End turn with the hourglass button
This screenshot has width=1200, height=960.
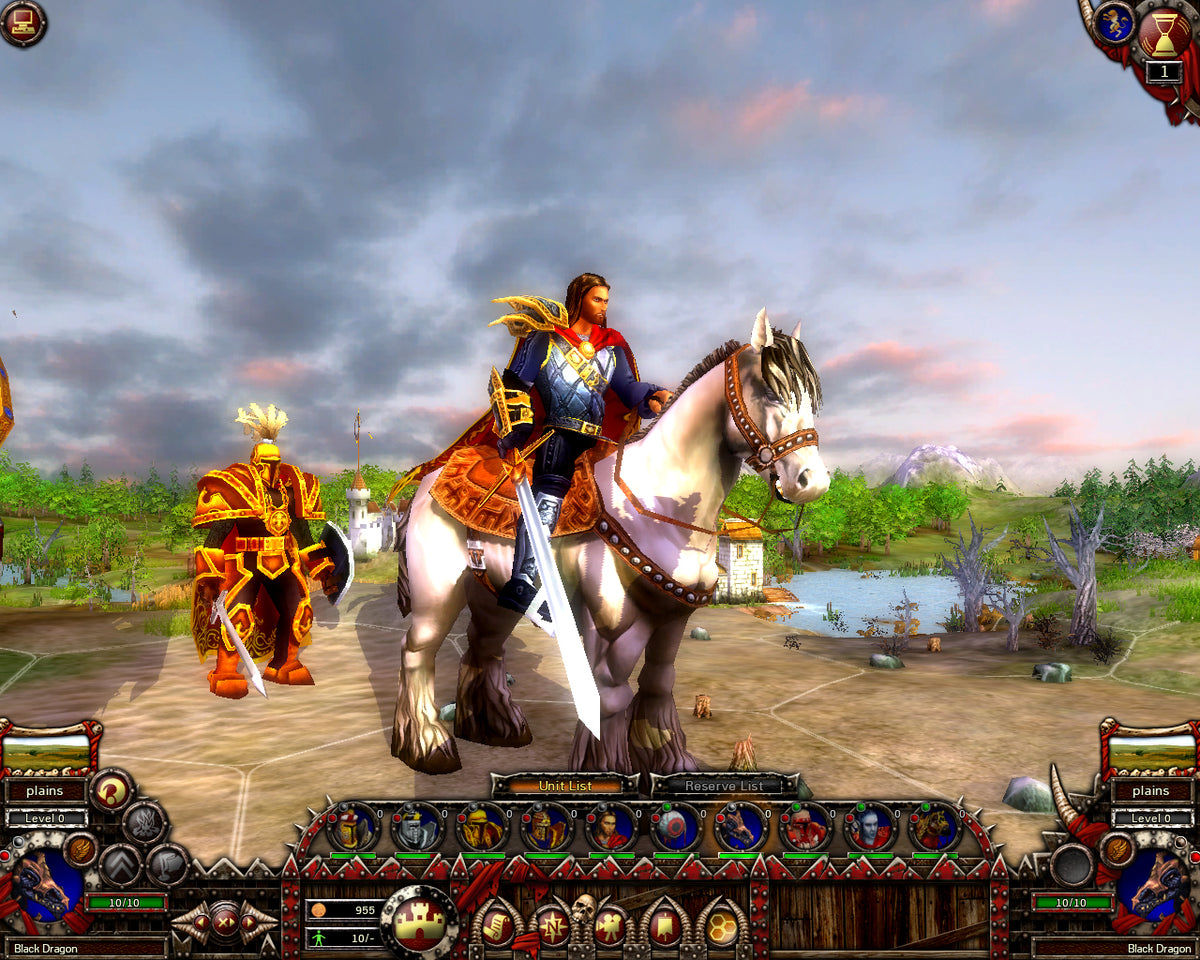[x=1163, y=33]
